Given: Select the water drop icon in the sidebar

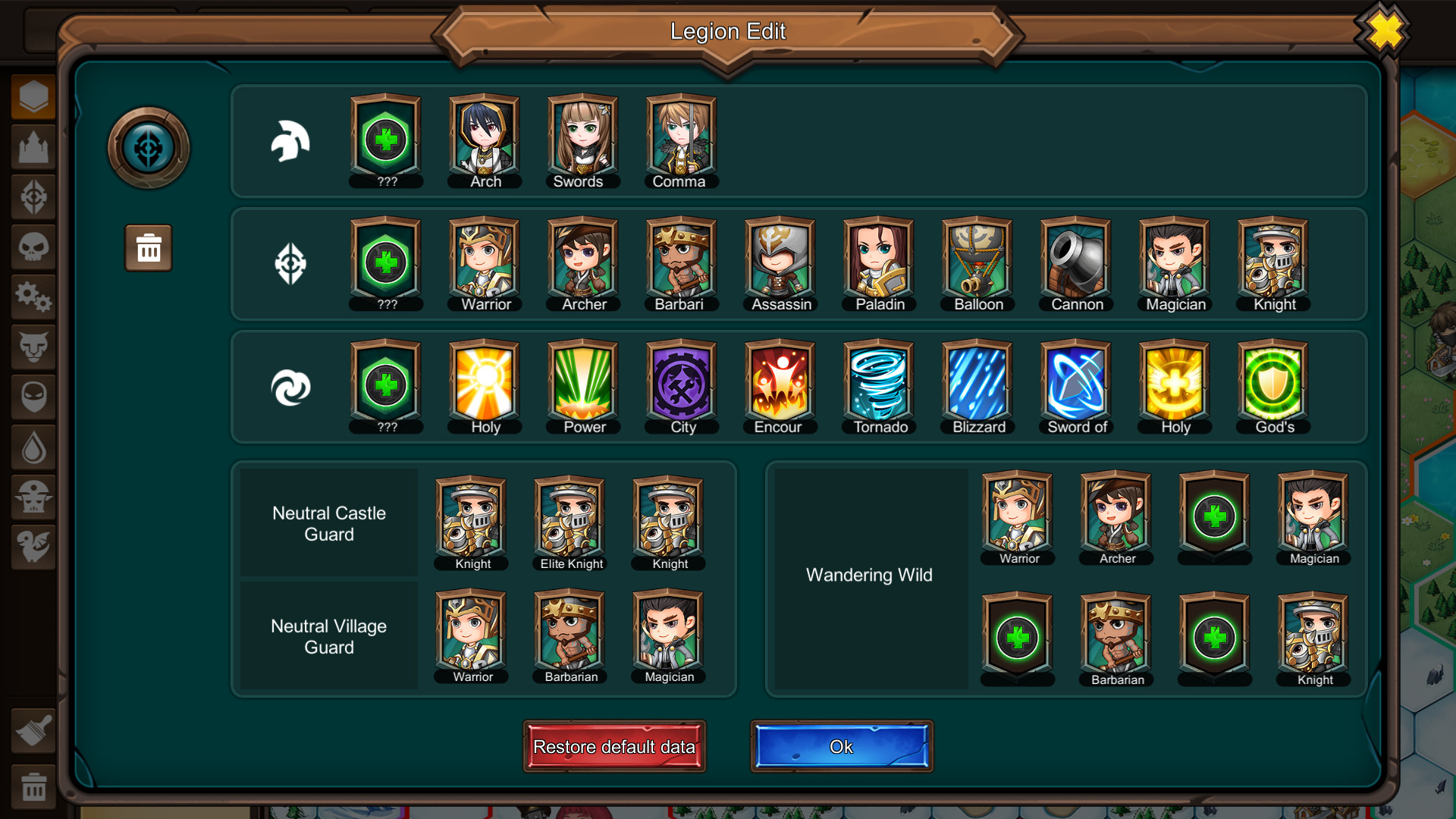Looking at the screenshot, I should [33, 448].
